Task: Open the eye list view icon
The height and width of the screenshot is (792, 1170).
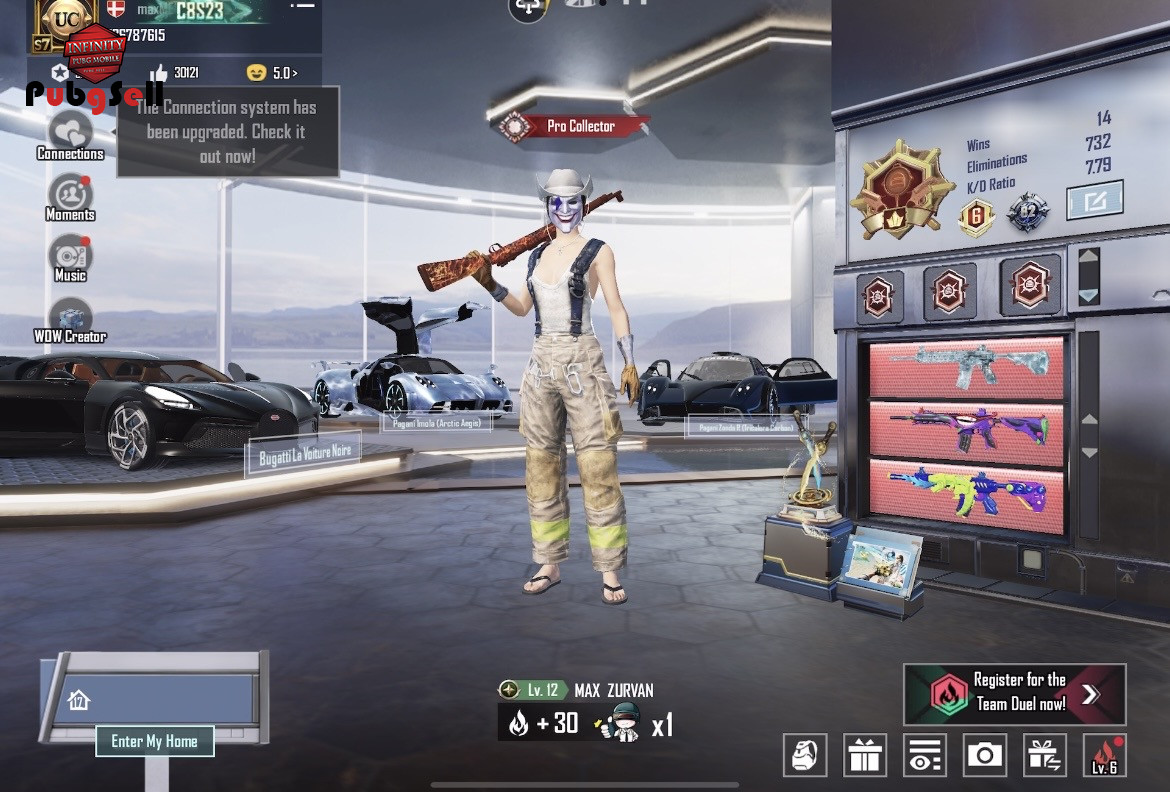Action: coord(925,755)
